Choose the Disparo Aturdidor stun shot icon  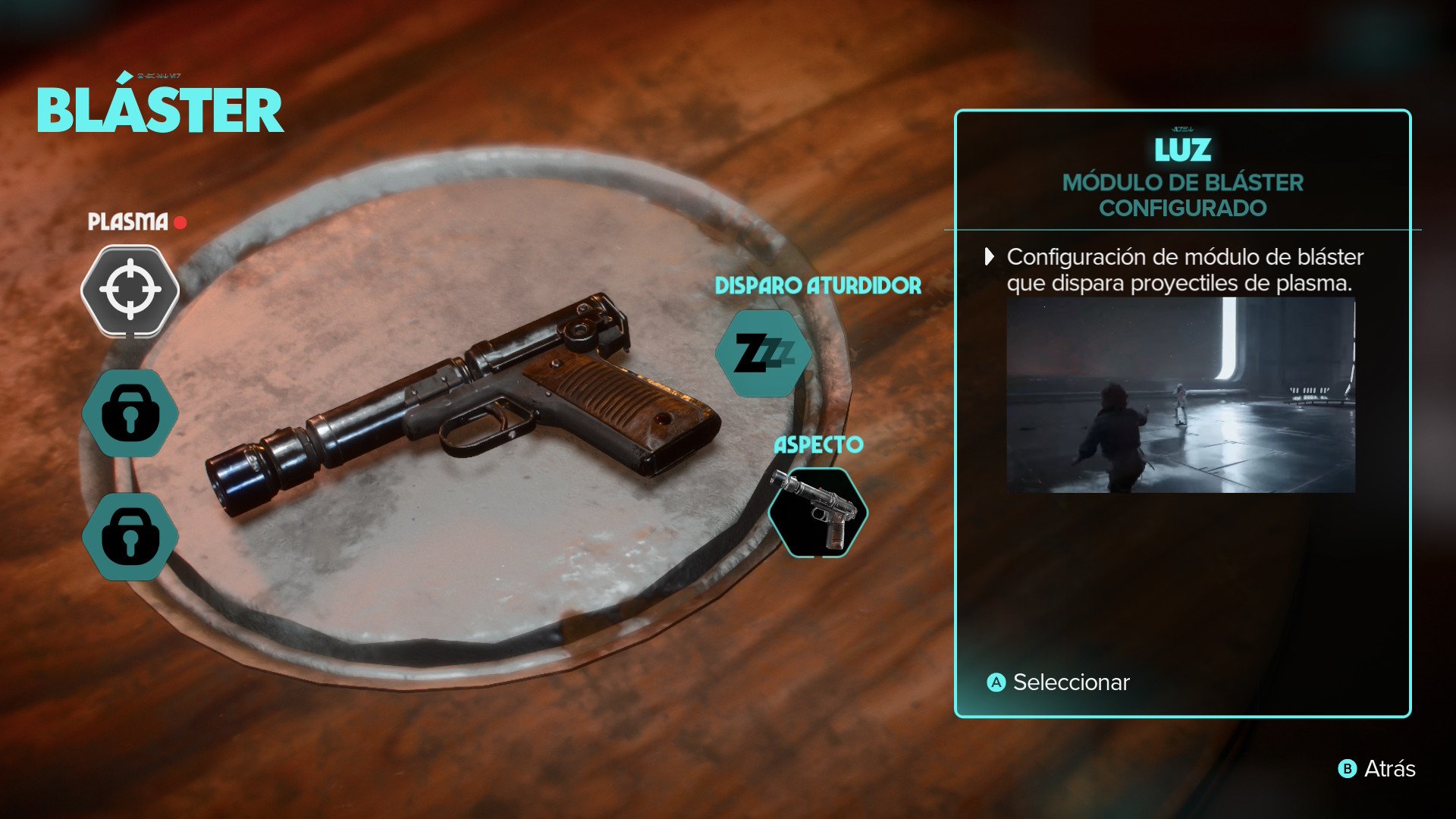pyautogui.click(x=763, y=353)
